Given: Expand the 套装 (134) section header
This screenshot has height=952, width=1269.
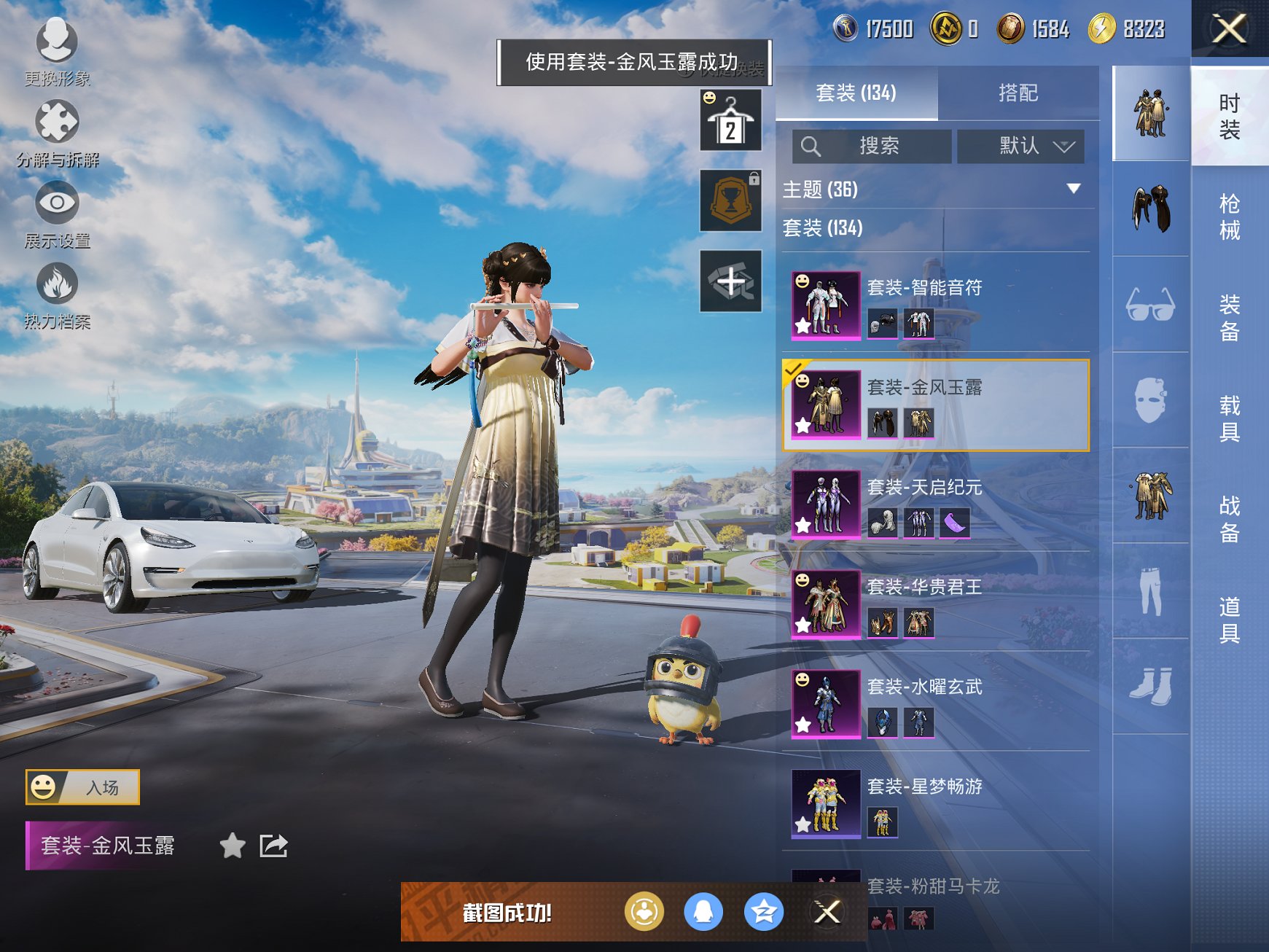Looking at the screenshot, I should (822, 229).
